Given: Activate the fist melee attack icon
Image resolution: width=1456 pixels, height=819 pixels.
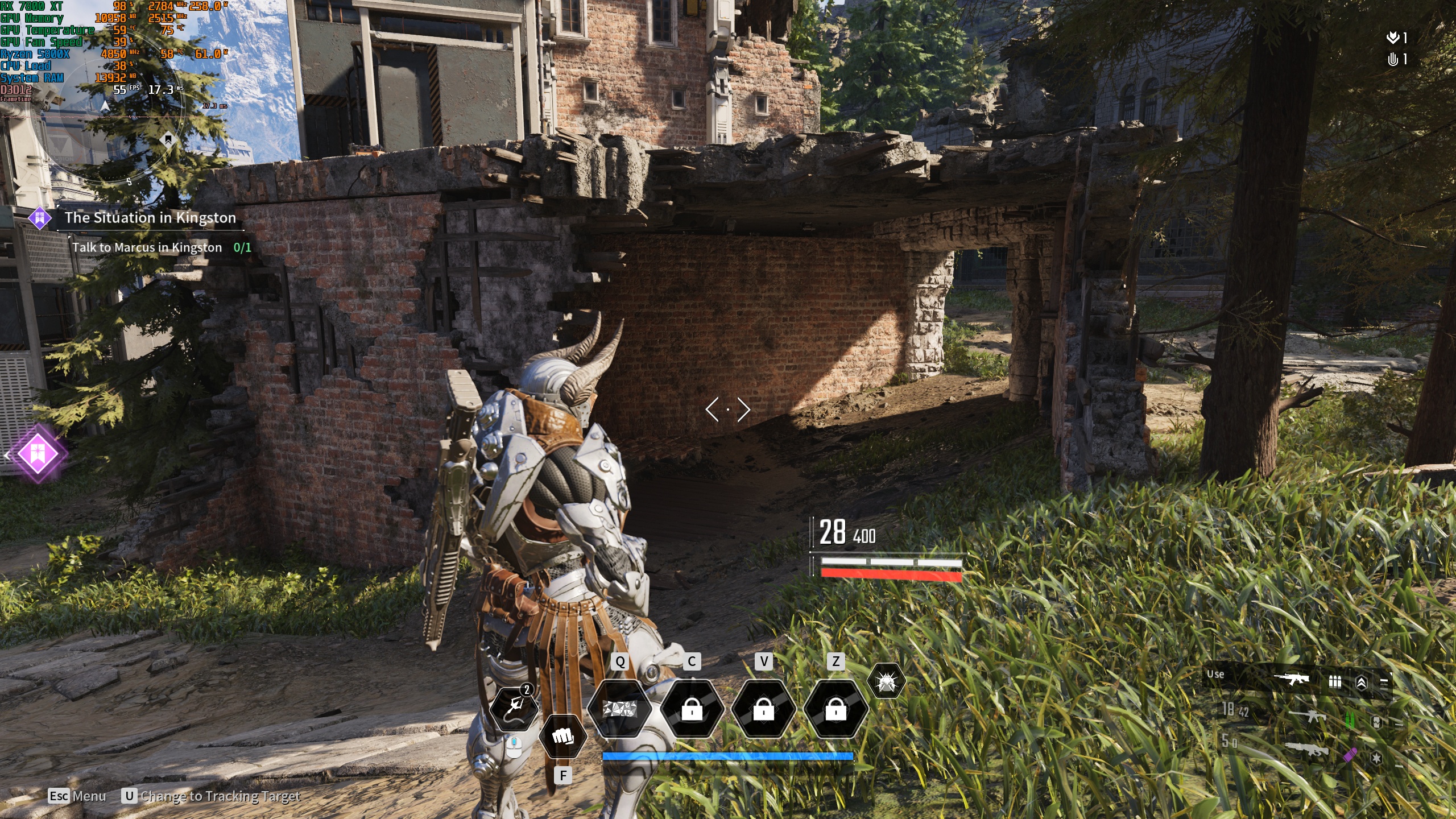Looking at the screenshot, I should point(563,737).
